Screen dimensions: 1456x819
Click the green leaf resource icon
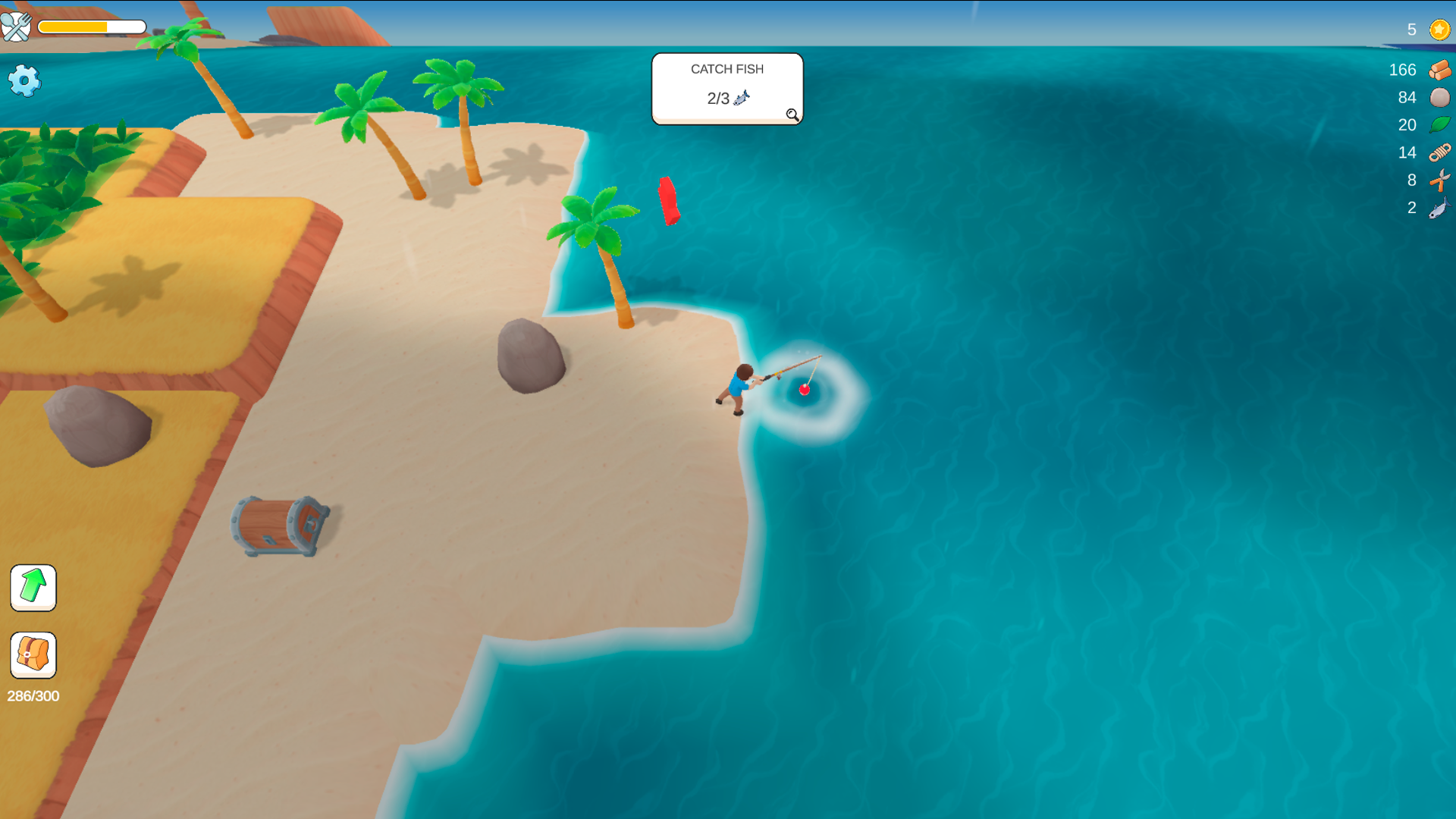pos(1438,125)
